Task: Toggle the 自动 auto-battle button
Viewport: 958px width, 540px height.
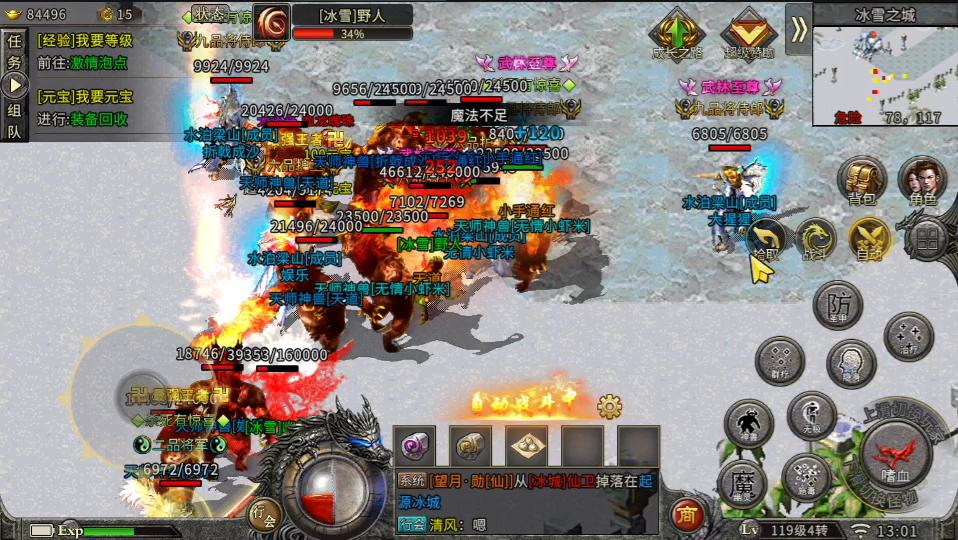Action: 869,239
